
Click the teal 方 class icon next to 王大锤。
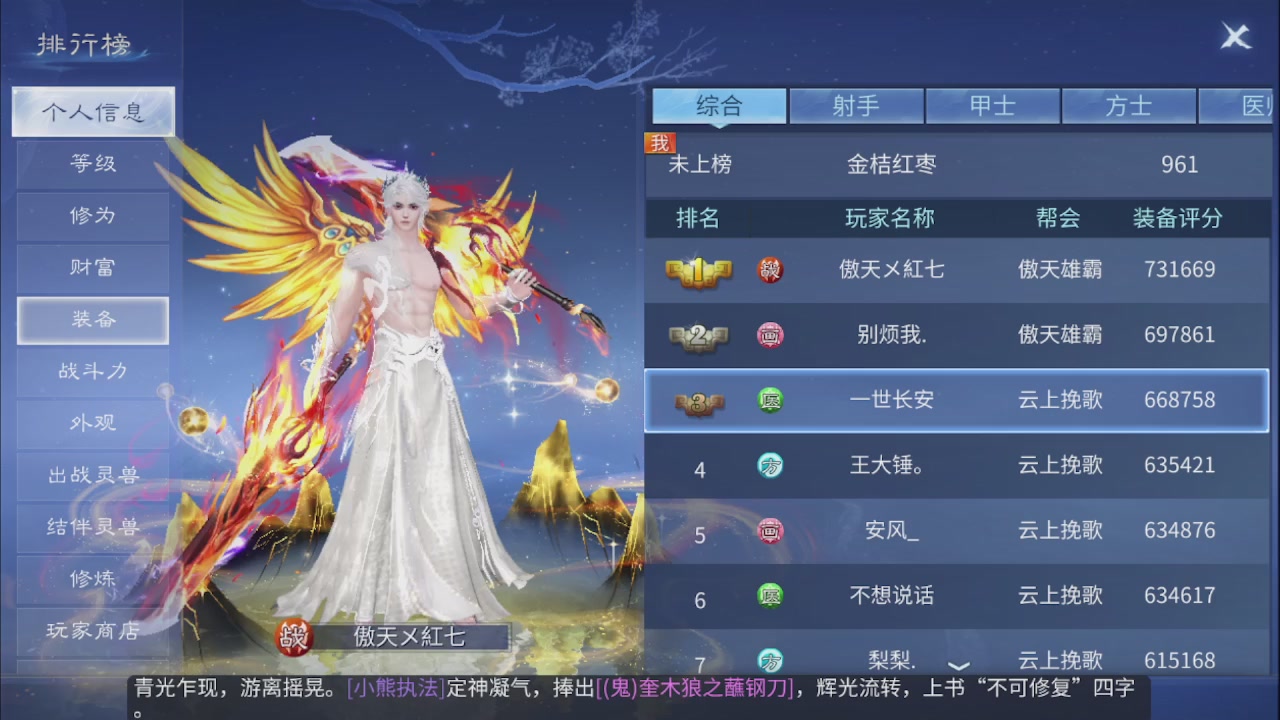[x=770, y=466]
